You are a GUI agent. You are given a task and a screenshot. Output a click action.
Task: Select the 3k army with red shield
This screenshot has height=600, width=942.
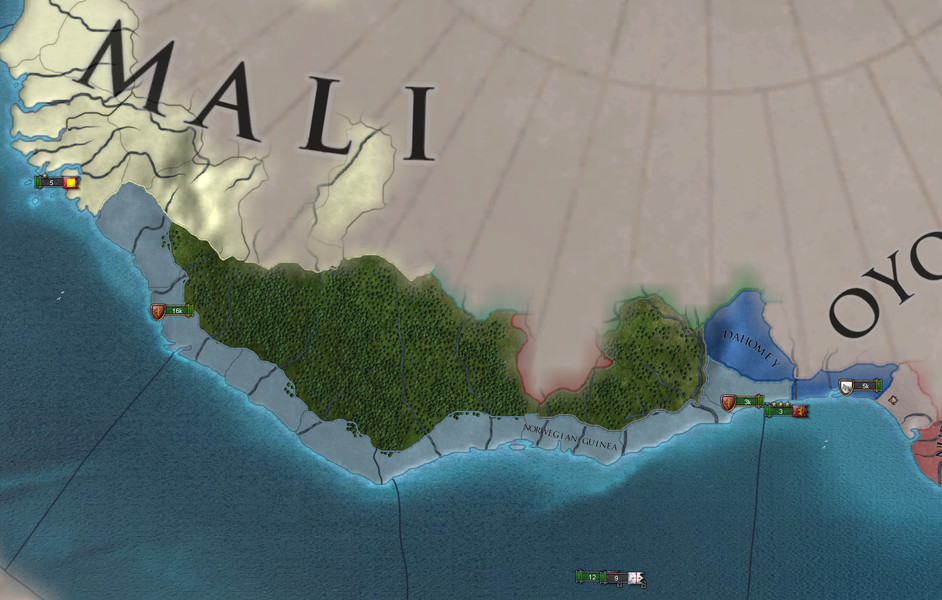pos(743,402)
